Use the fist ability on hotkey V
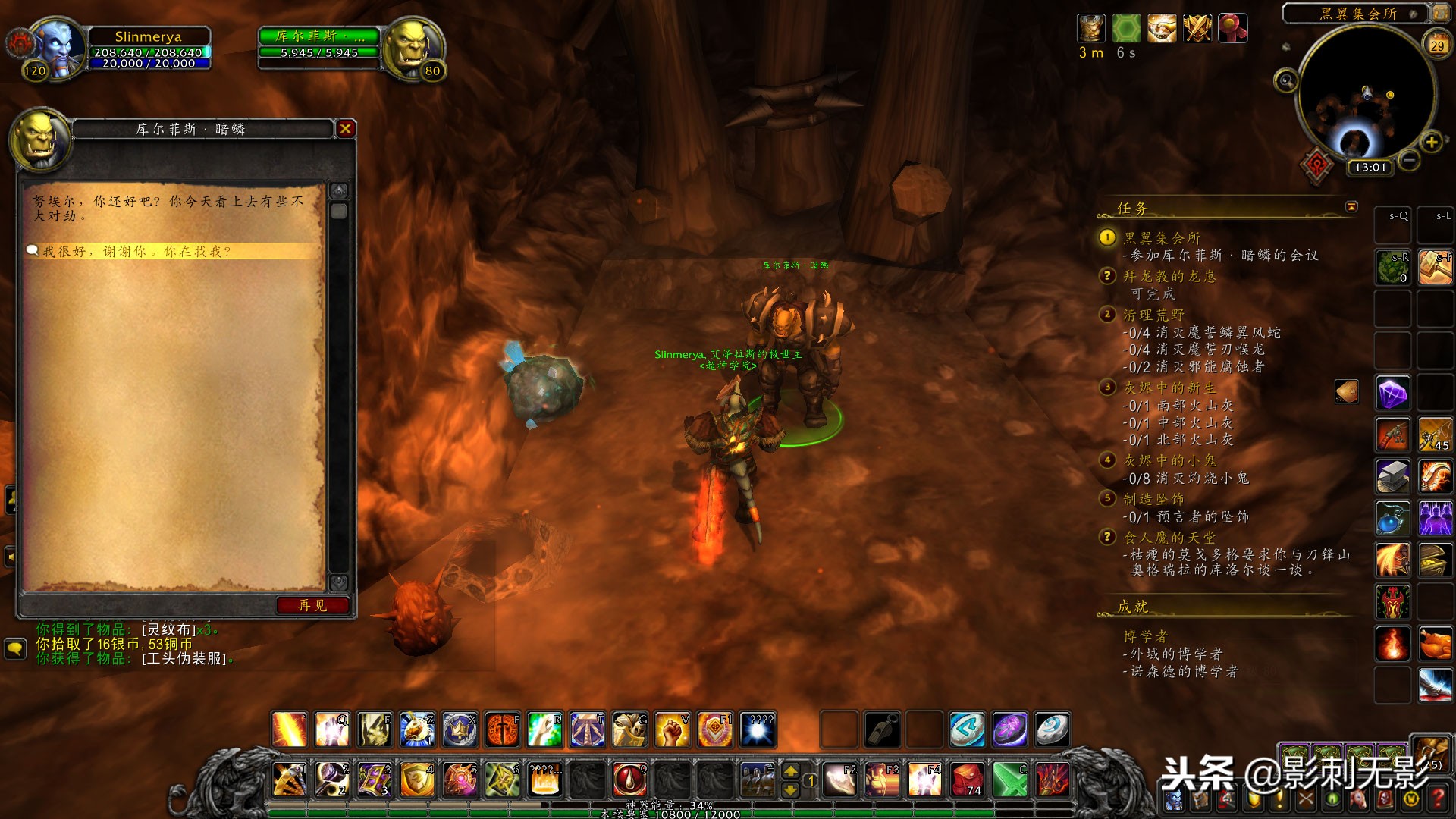The height and width of the screenshot is (819, 1456). point(672,730)
